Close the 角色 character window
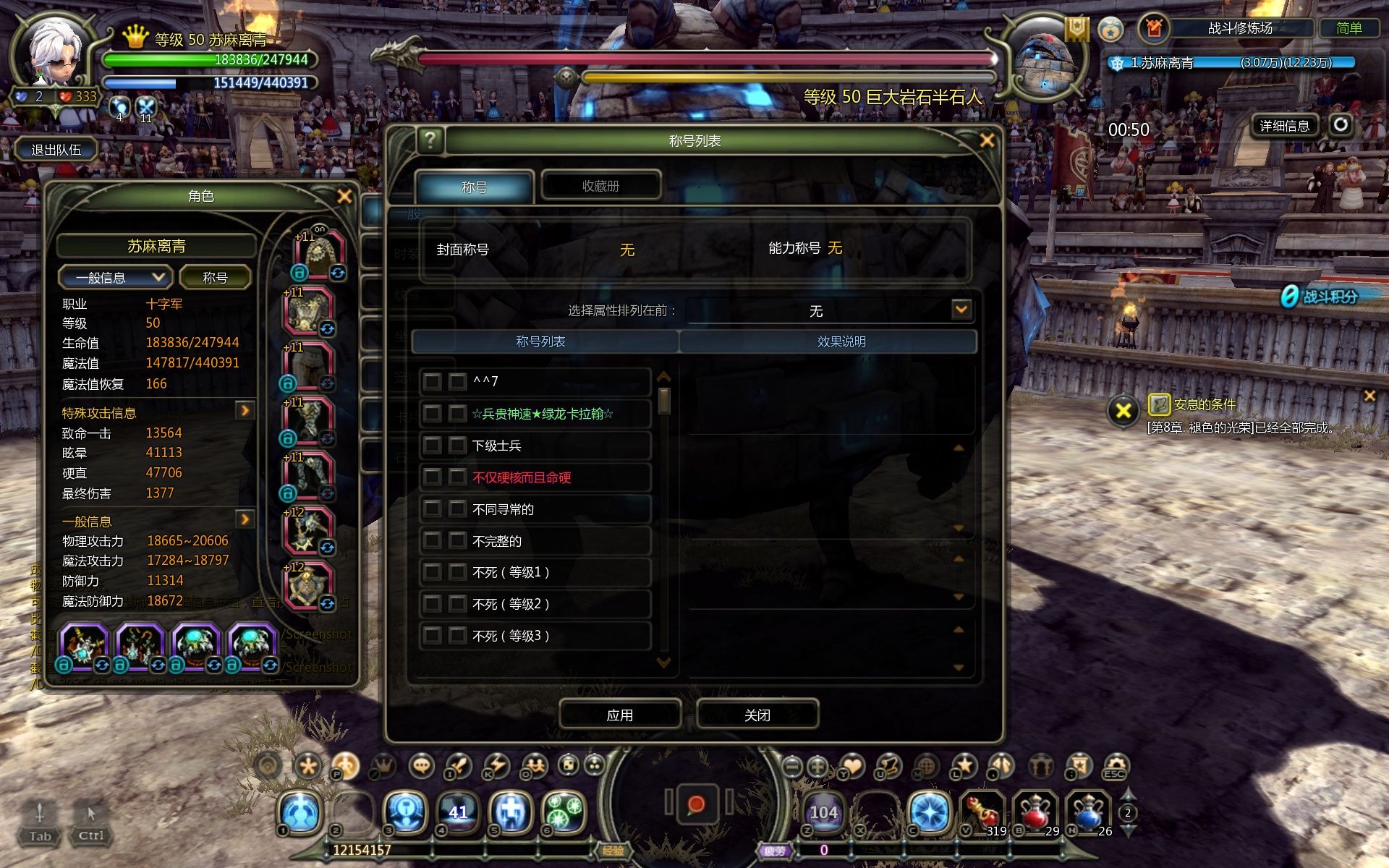This screenshot has height=868, width=1389. tap(344, 196)
